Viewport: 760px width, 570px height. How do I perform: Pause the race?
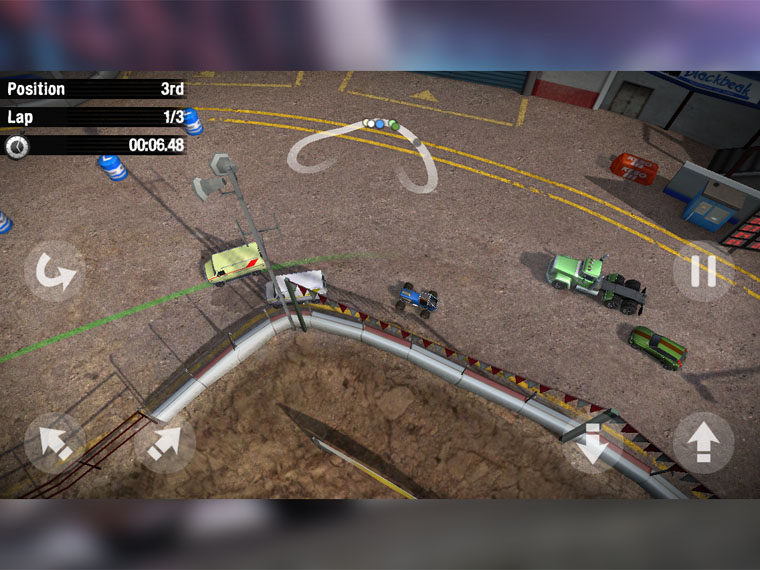[x=703, y=271]
